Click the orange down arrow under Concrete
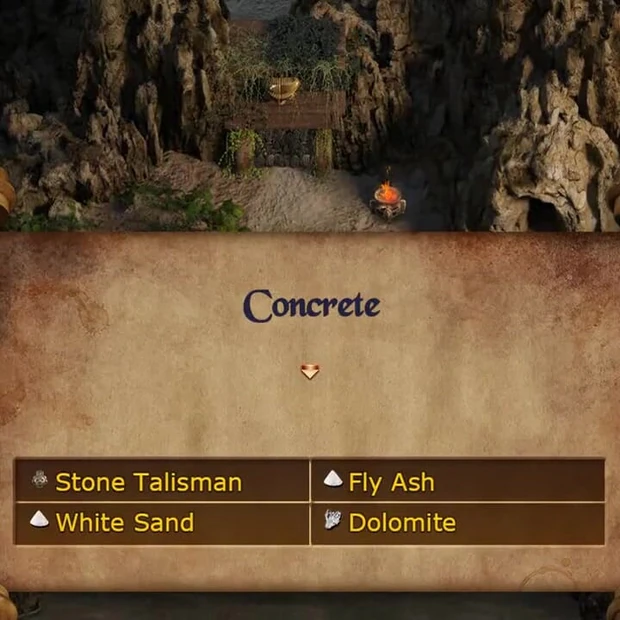The height and width of the screenshot is (620, 620). tap(310, 372)
